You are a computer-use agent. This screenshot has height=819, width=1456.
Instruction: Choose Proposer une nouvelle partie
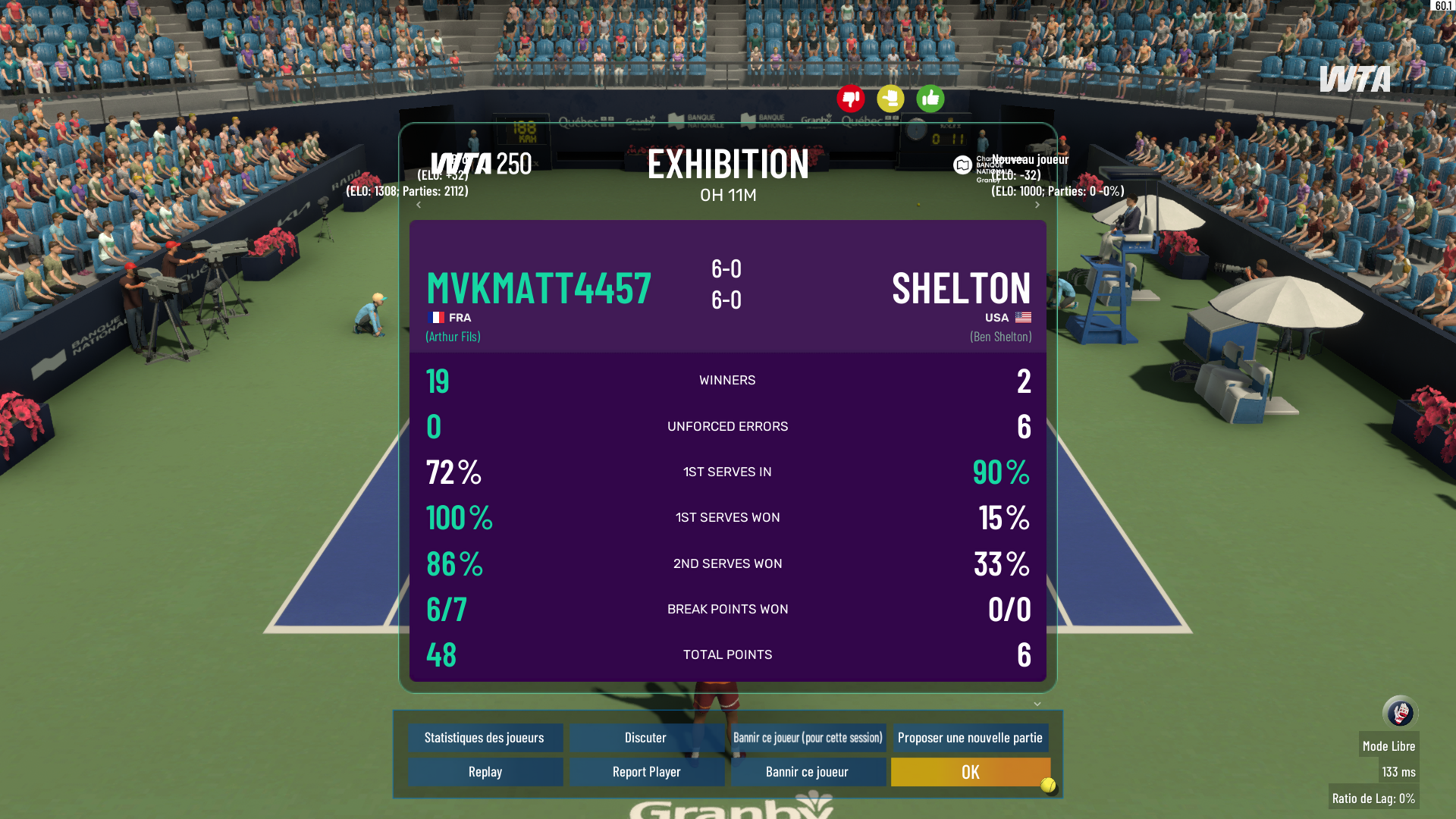click(x=970, y=738)
